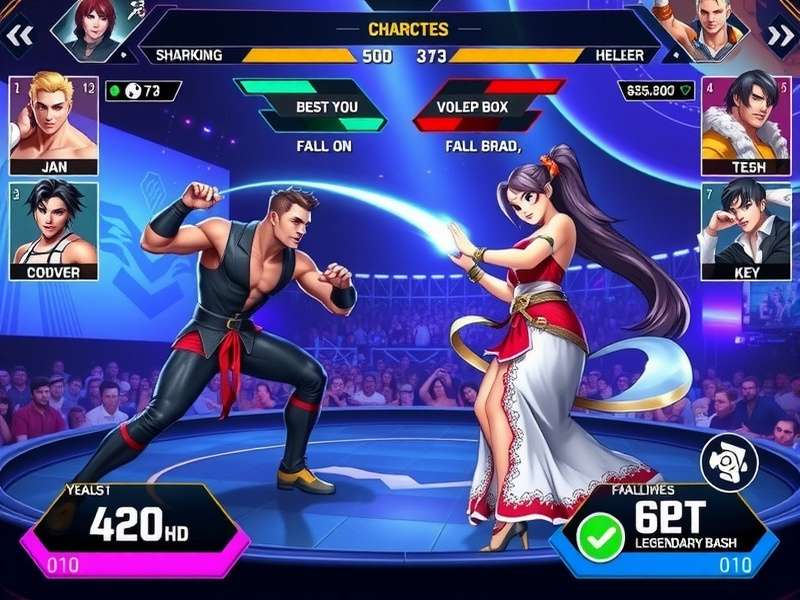800x600 pixels.
Task: Click the right double-chevron arrow
Action: coord(779,35)
